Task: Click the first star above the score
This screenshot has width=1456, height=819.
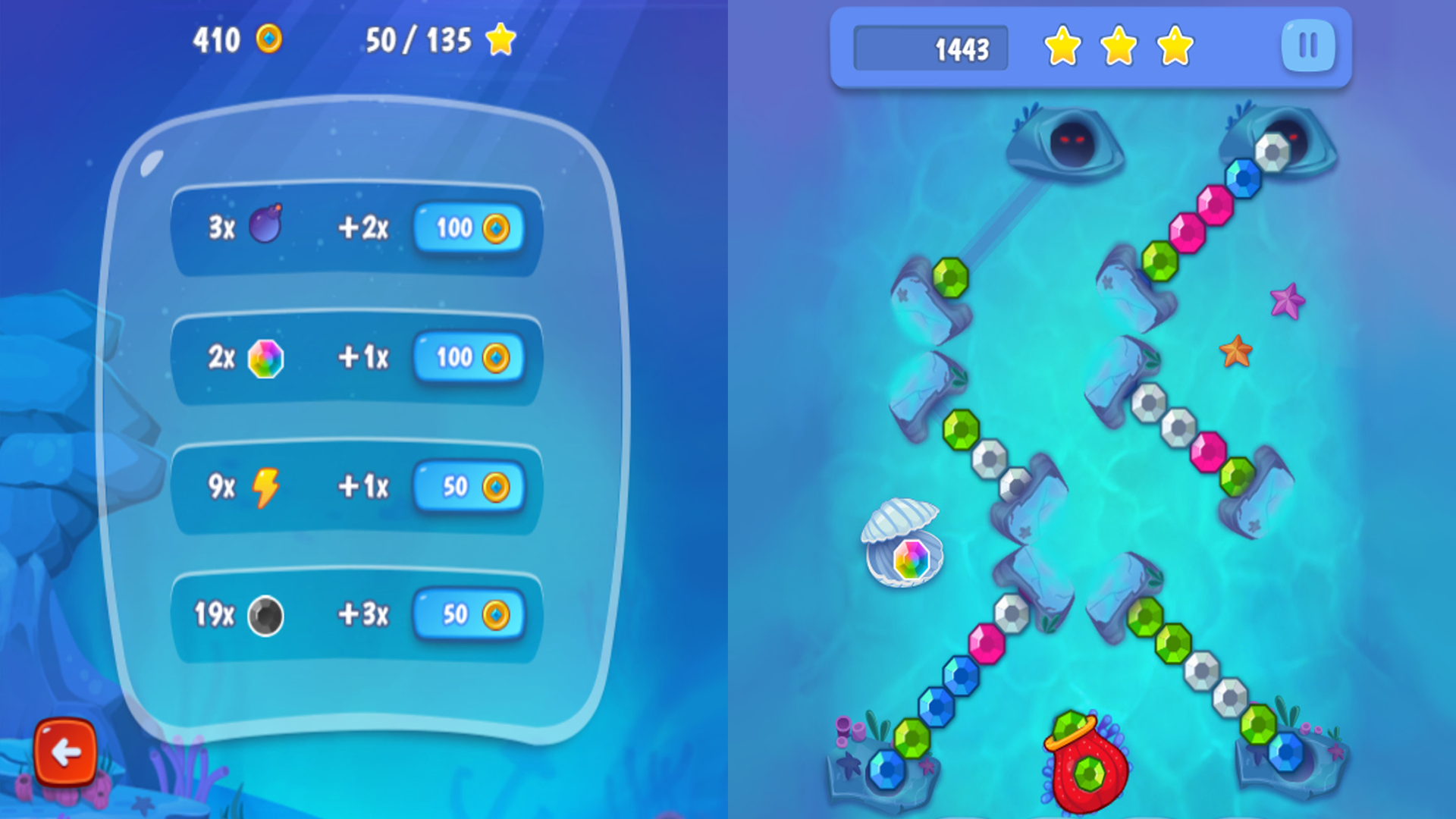Action: [x=1062, y=47]
